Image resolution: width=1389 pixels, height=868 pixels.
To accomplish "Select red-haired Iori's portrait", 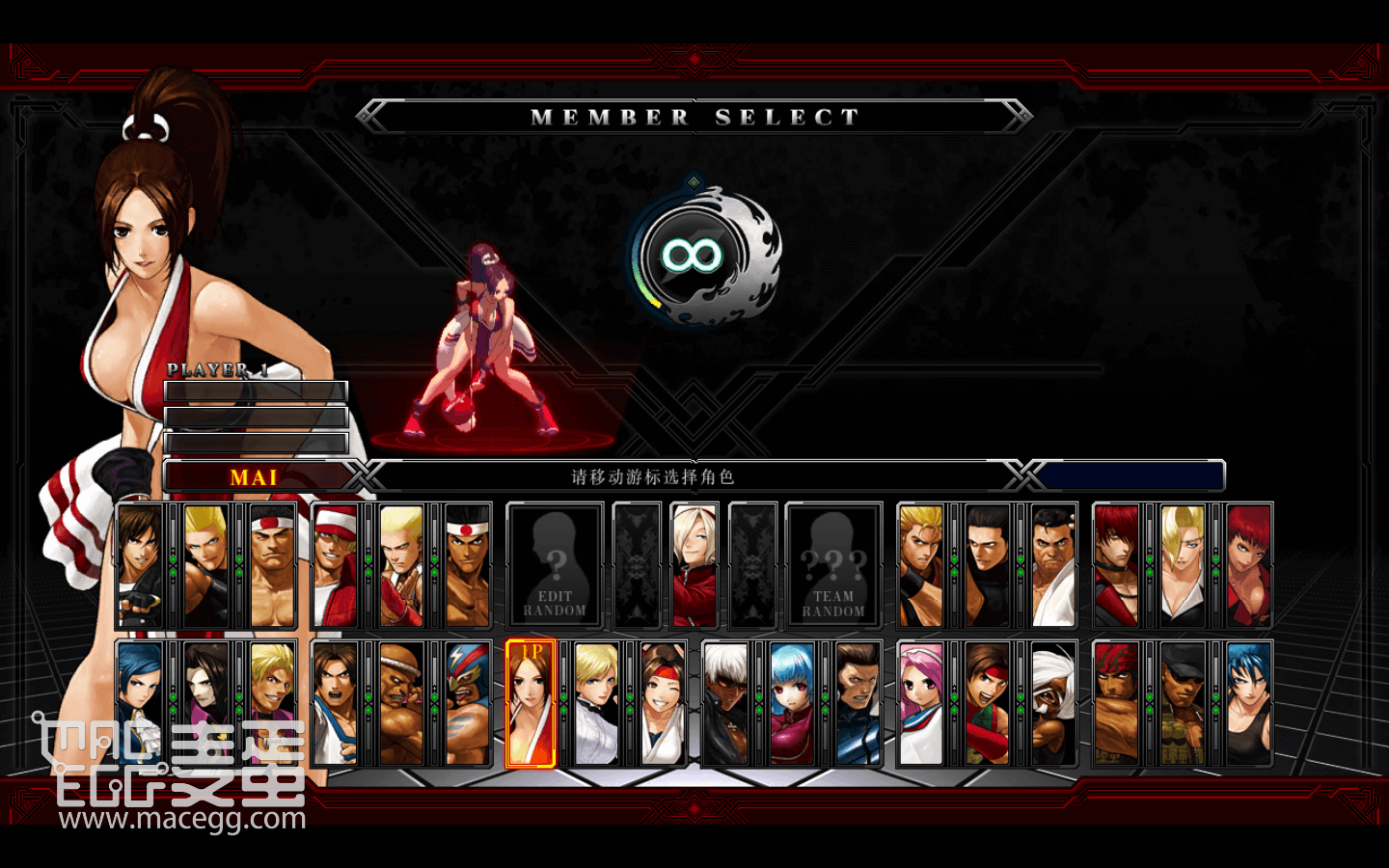I will 1116,566.
